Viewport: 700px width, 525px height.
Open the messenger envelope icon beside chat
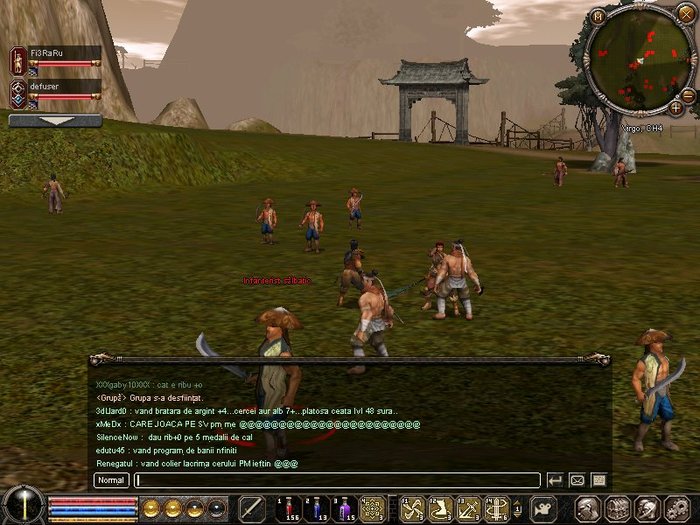[x=578, y=481]
